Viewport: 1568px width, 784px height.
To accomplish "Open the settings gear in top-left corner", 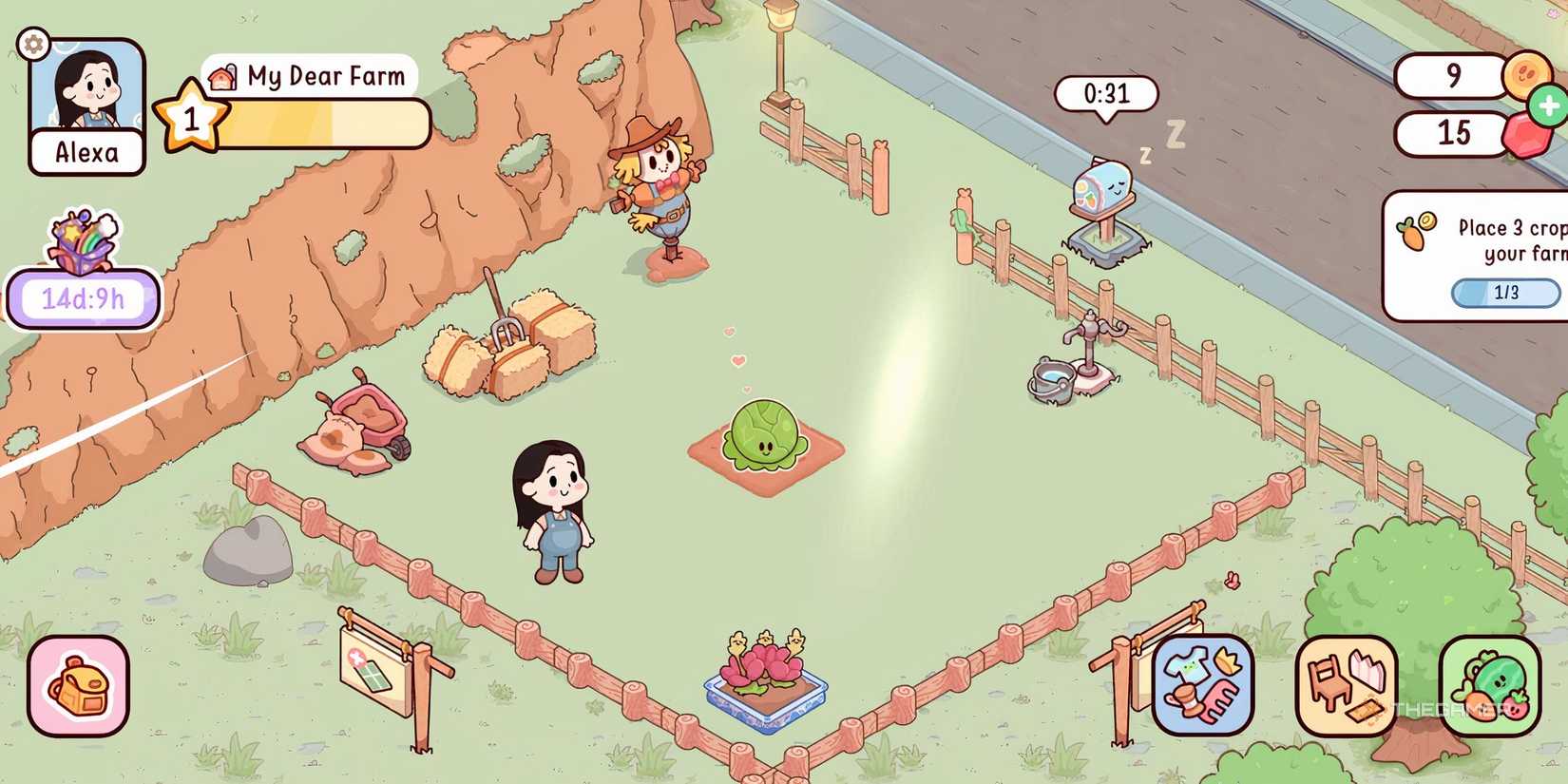I will (x=32, y=44).
